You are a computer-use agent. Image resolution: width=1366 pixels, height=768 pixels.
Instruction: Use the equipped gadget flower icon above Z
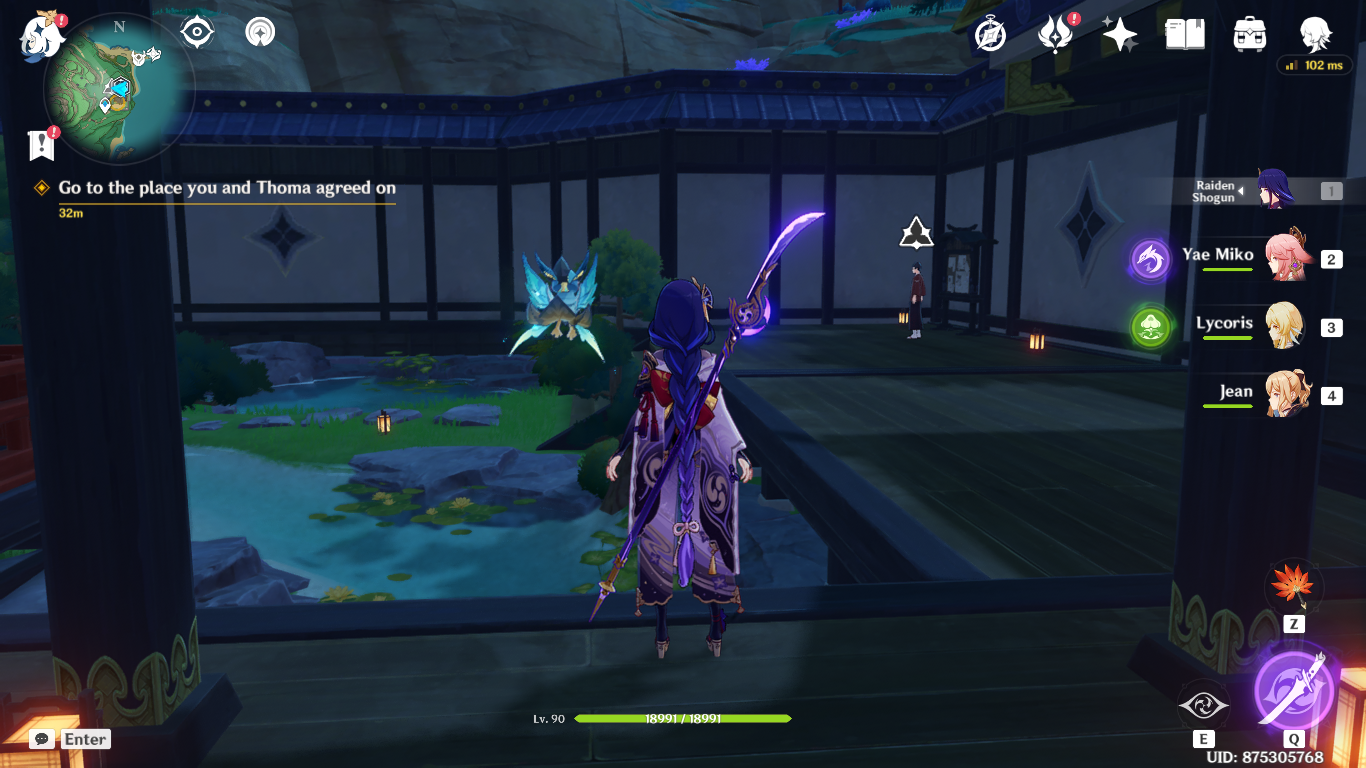pyautogui.click(x=1293, y=587)
